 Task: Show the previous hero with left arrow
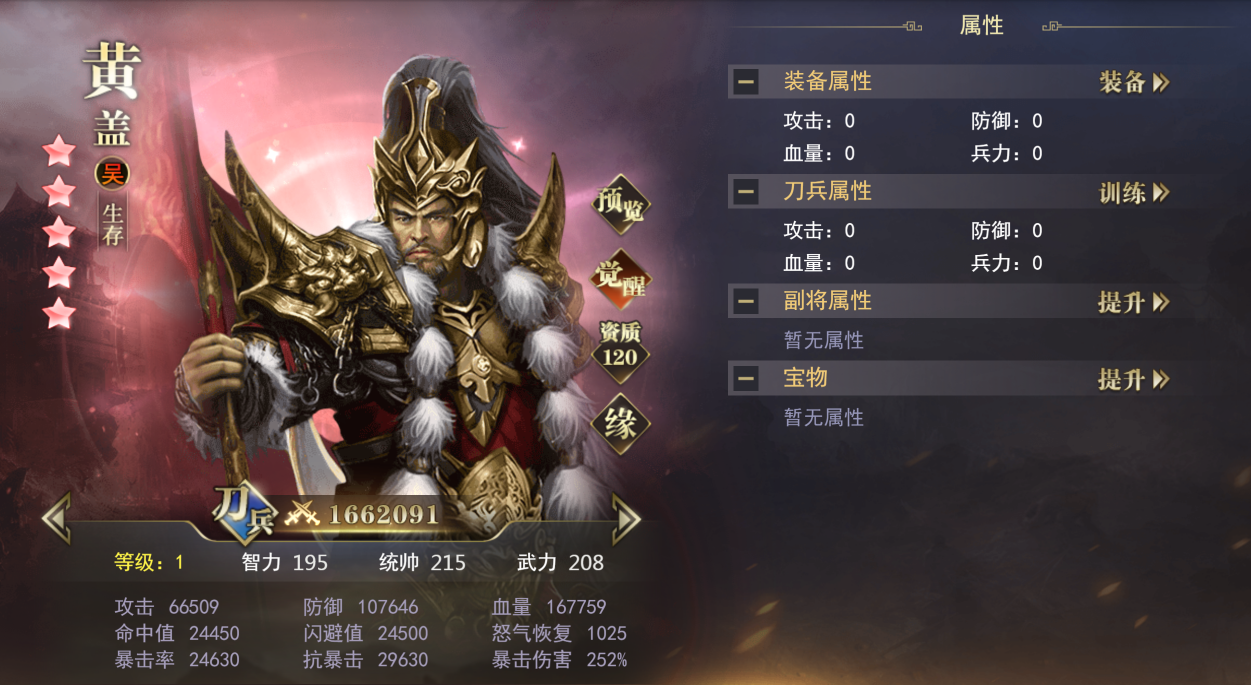[56, 517]
